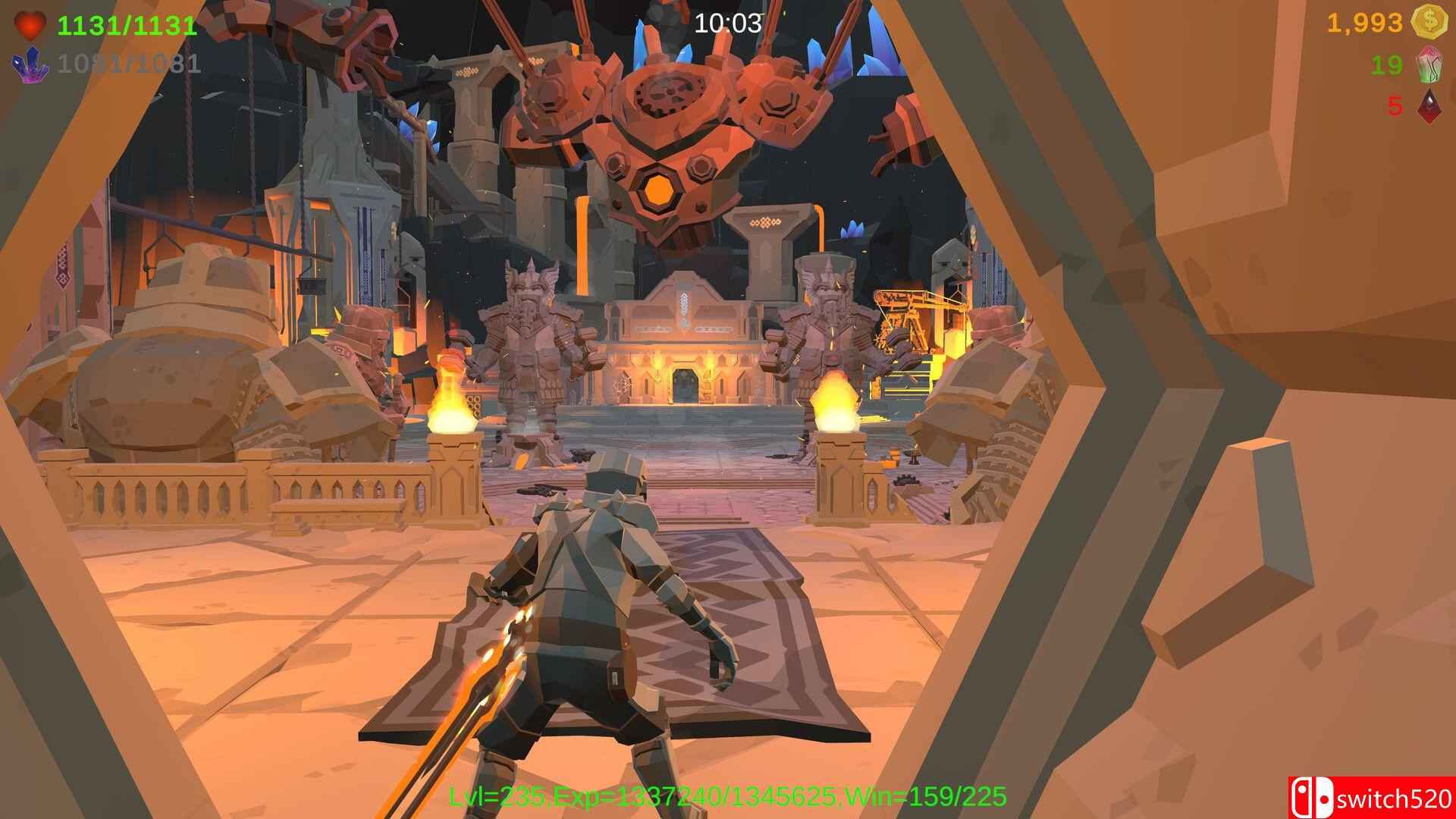Select the purple mana crystal icon
Screen dimensions: 1456x819
coord(29,64)
